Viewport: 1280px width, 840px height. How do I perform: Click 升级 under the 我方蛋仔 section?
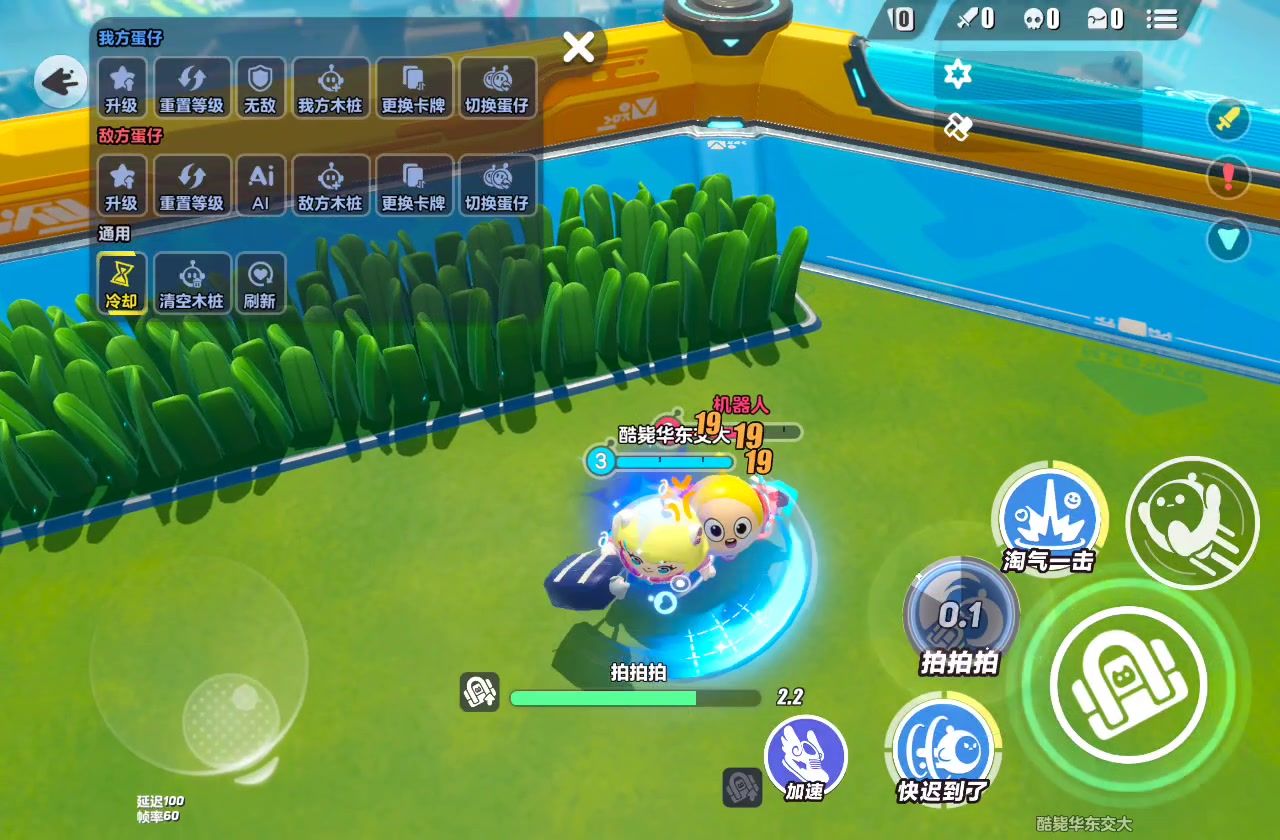122,87
